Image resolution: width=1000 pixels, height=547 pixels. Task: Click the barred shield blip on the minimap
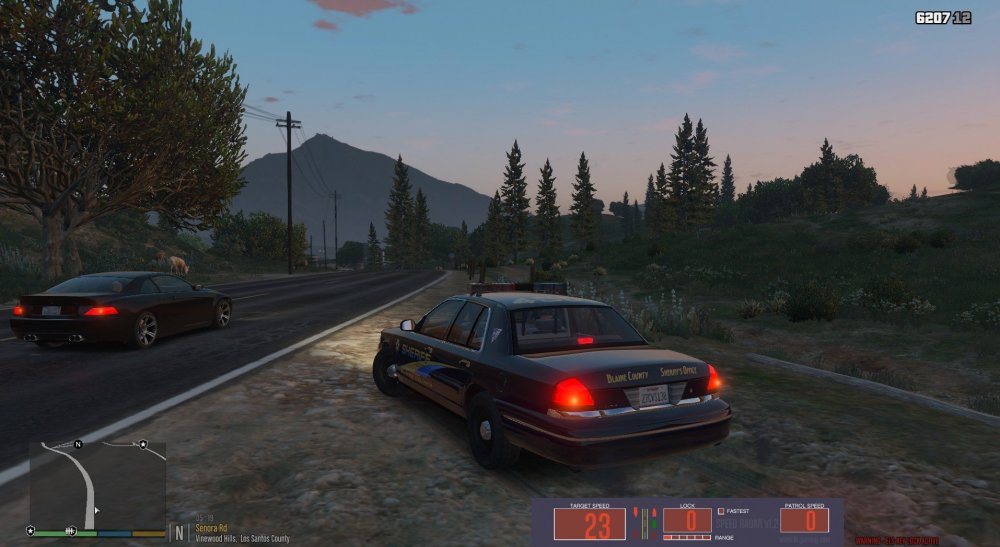click(70, 530)
